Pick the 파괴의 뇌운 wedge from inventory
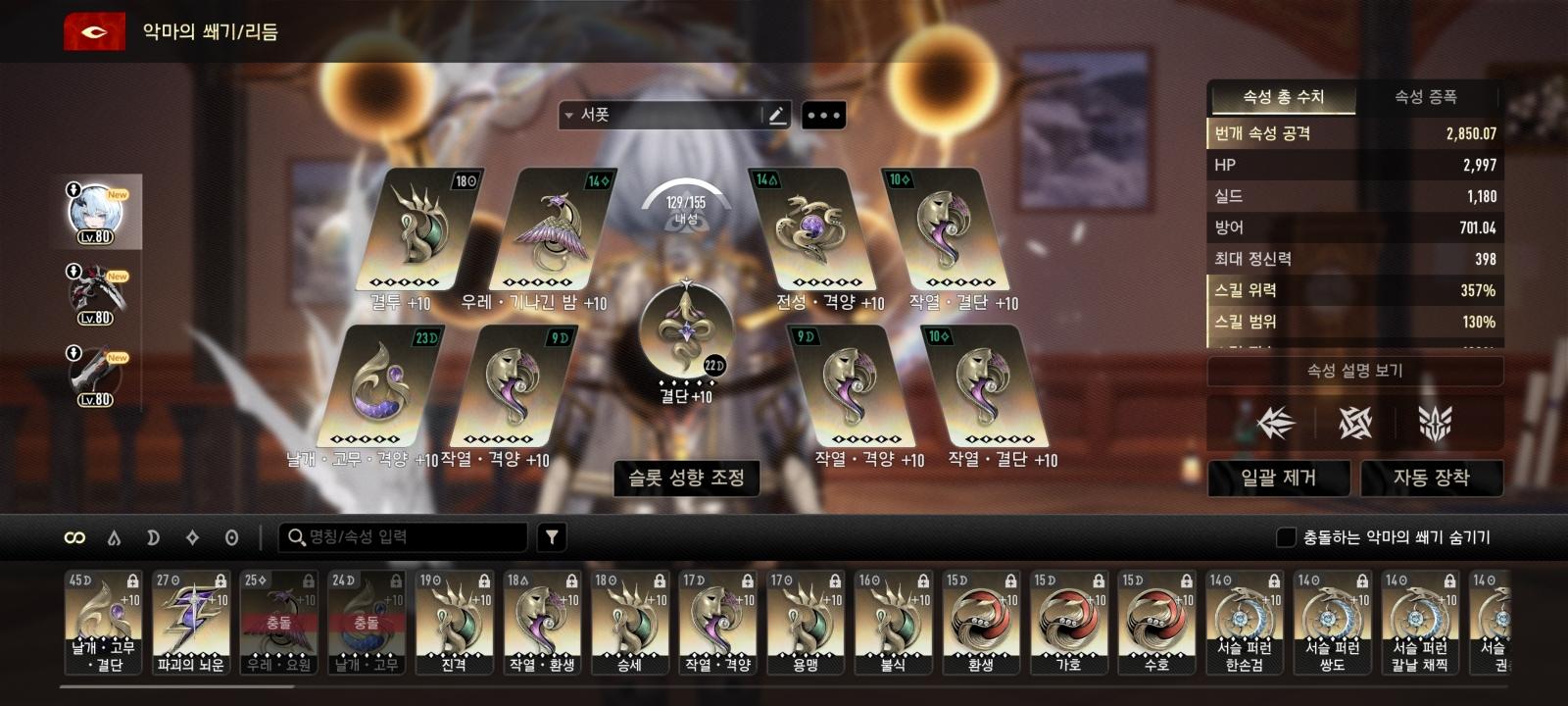 pos(191,623)
